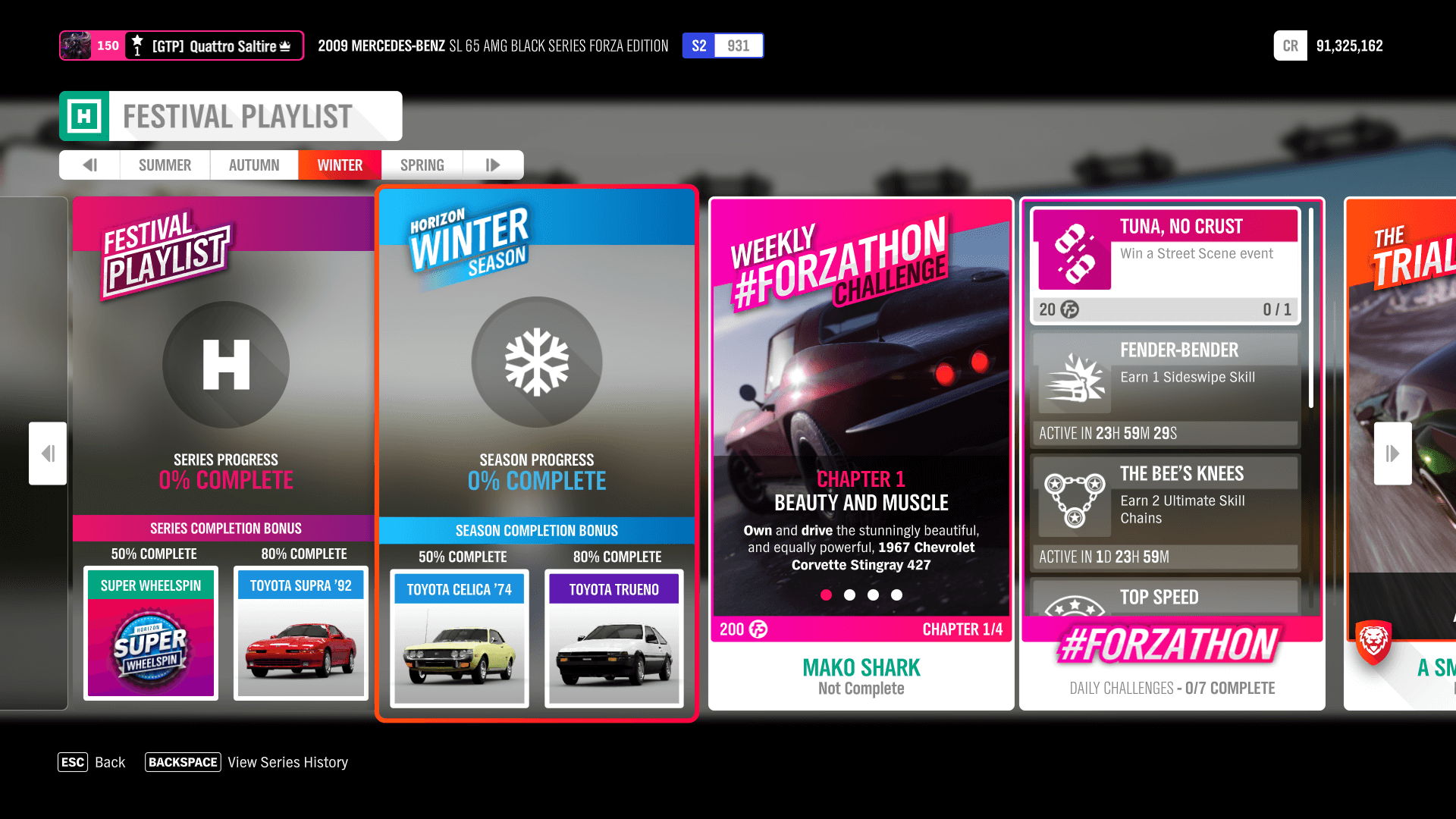Click the CR credits icon in the top right
This screenshot has height=819, width=1456.
tap(1290, 45)
